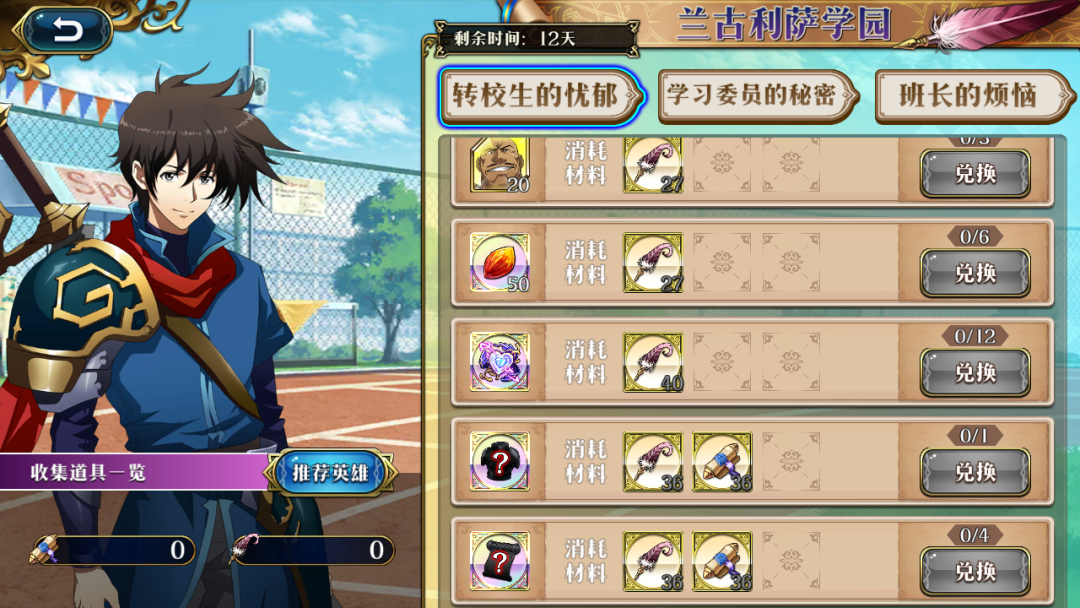Check the feather quill material costing 40
The width and height of the screenshot is (1080, 608).
(x=653, y=362)
